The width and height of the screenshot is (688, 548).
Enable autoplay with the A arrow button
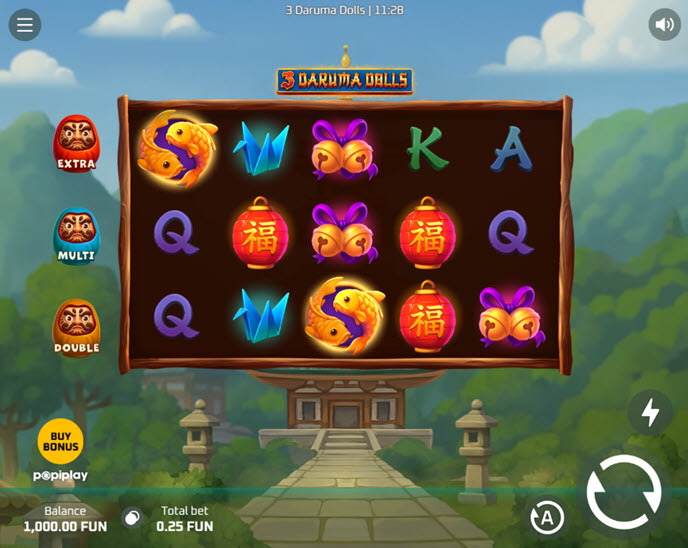point(547,517)
